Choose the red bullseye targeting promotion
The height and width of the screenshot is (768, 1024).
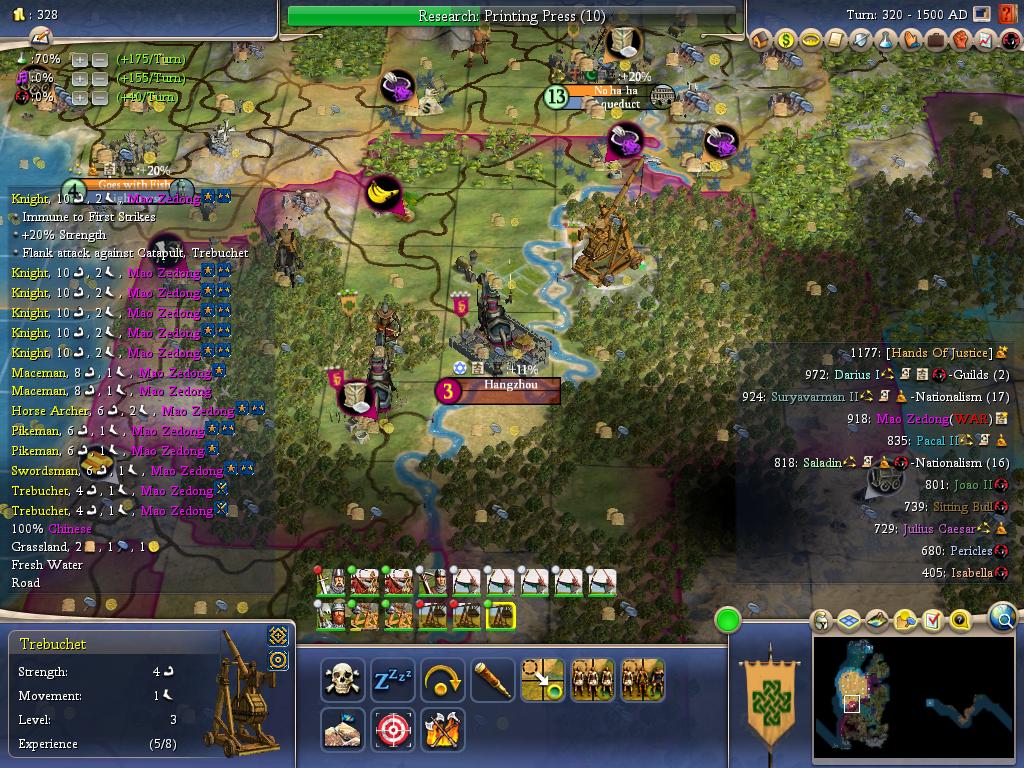[x=393, y=730]
